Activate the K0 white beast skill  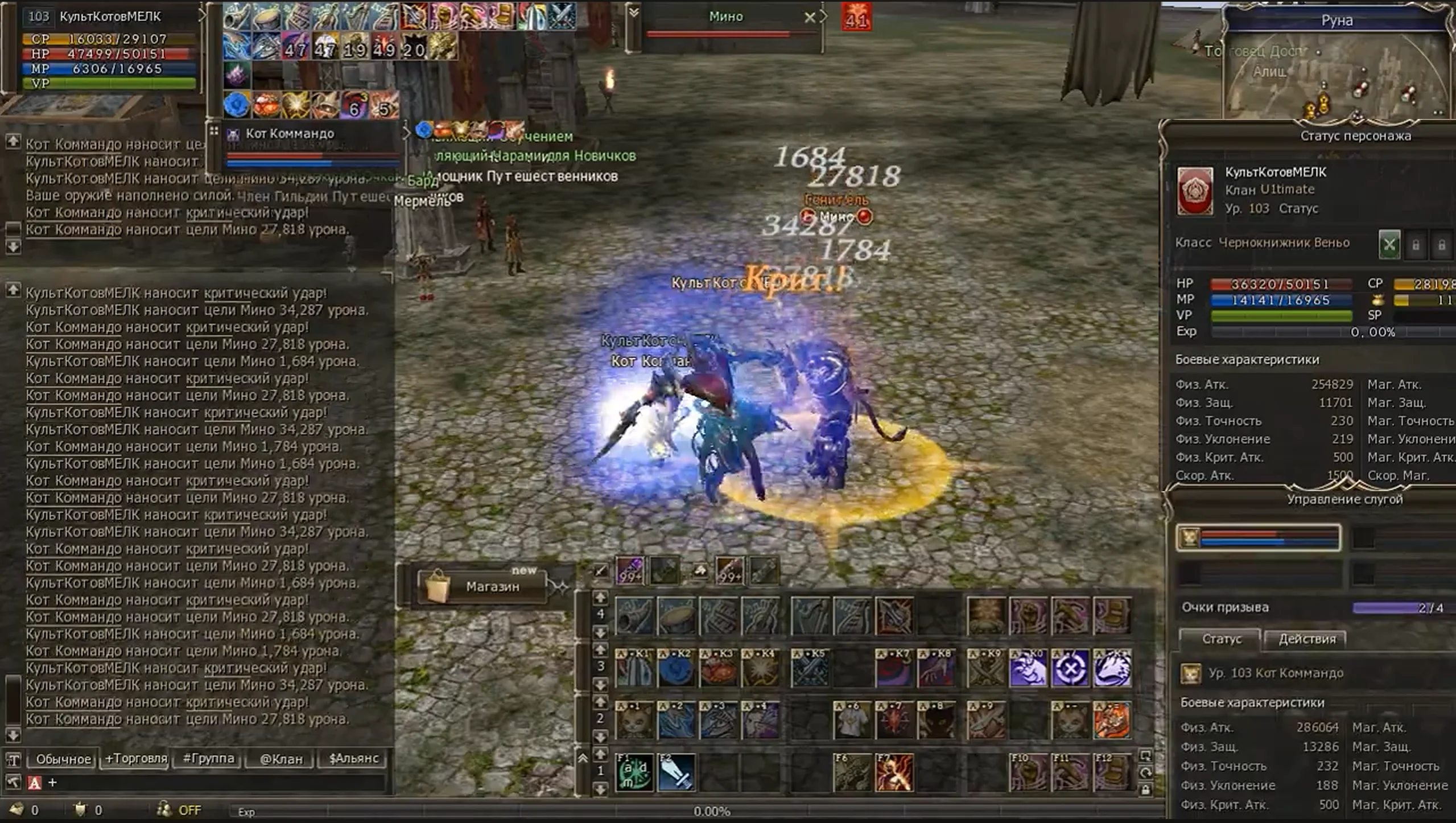[x=1028, y=668]
